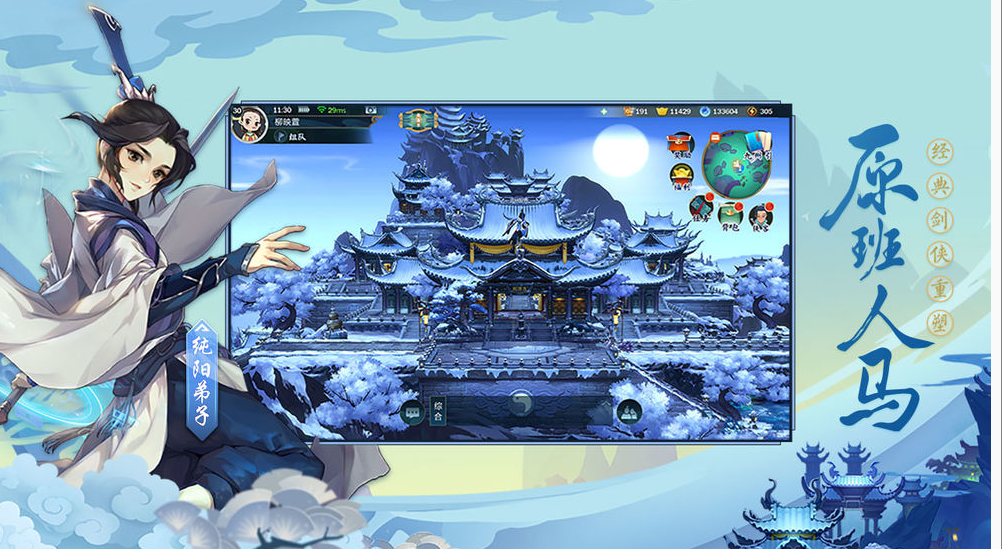Screen dimensions: 1002x549
Task: Open the 侠客 hero portrait icon
Action: click(x=760, y=214)
